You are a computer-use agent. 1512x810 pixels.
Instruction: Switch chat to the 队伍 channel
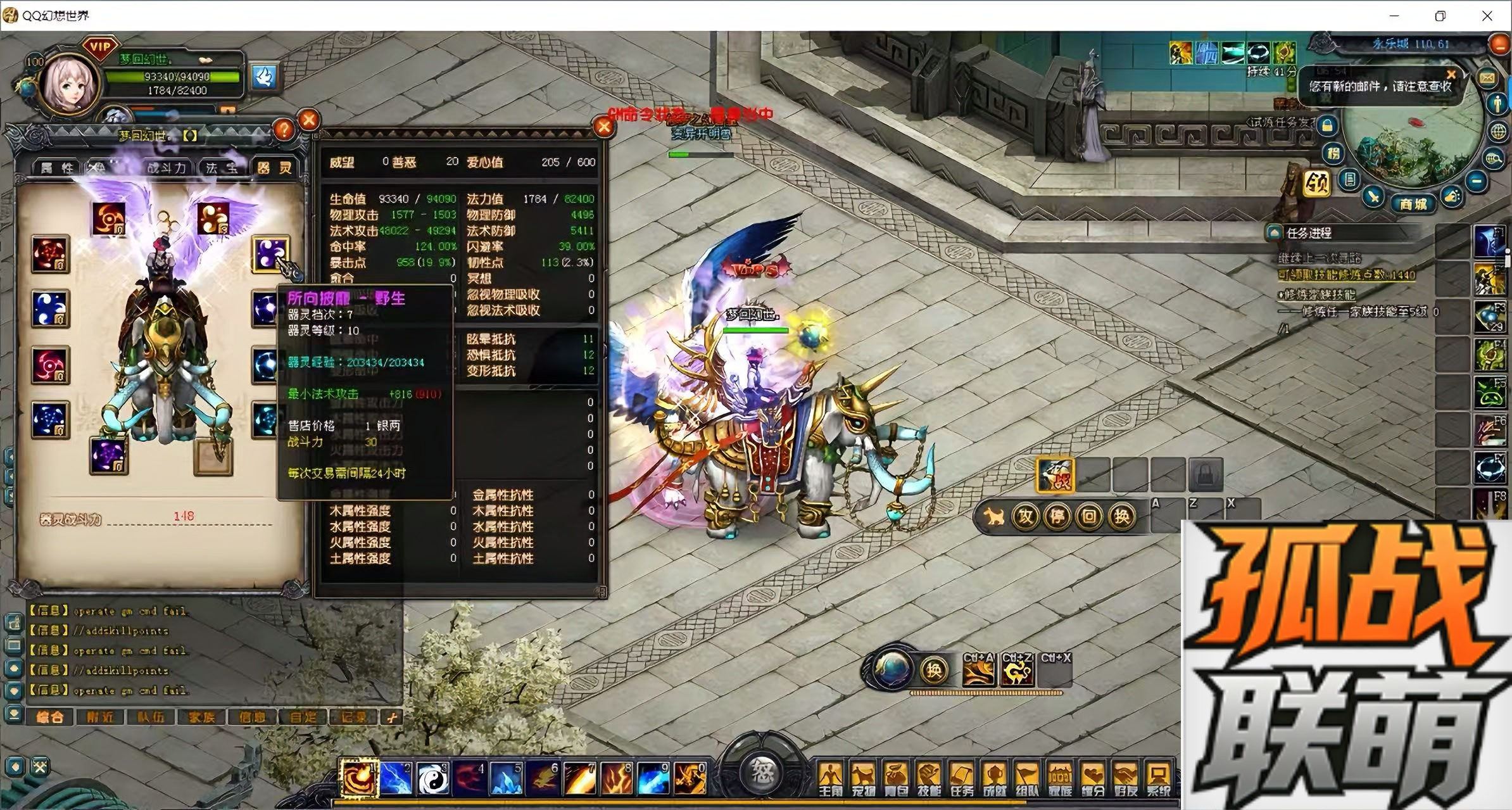coord(151,717)
